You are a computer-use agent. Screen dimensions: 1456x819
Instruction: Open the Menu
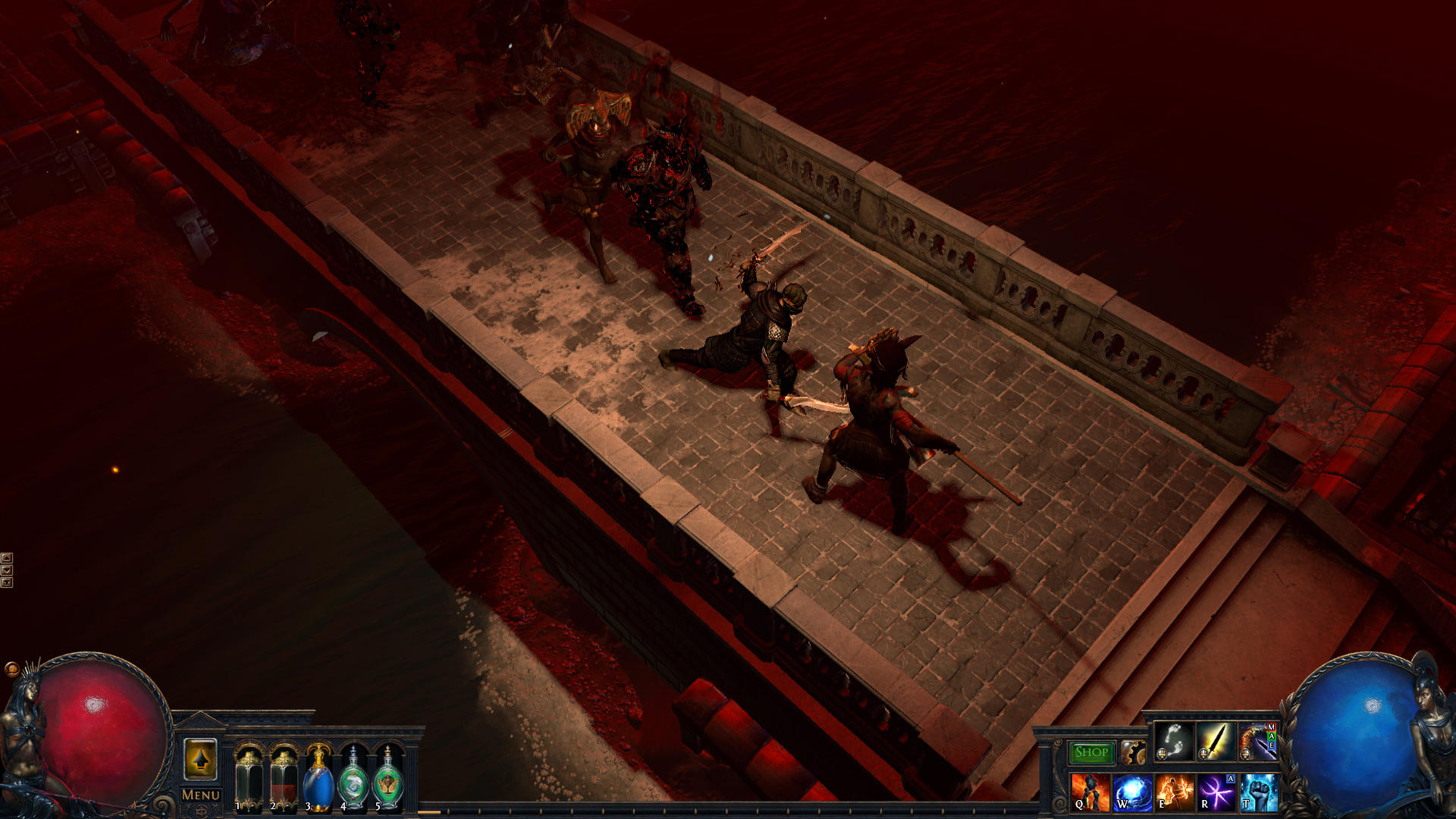[200, 795]
